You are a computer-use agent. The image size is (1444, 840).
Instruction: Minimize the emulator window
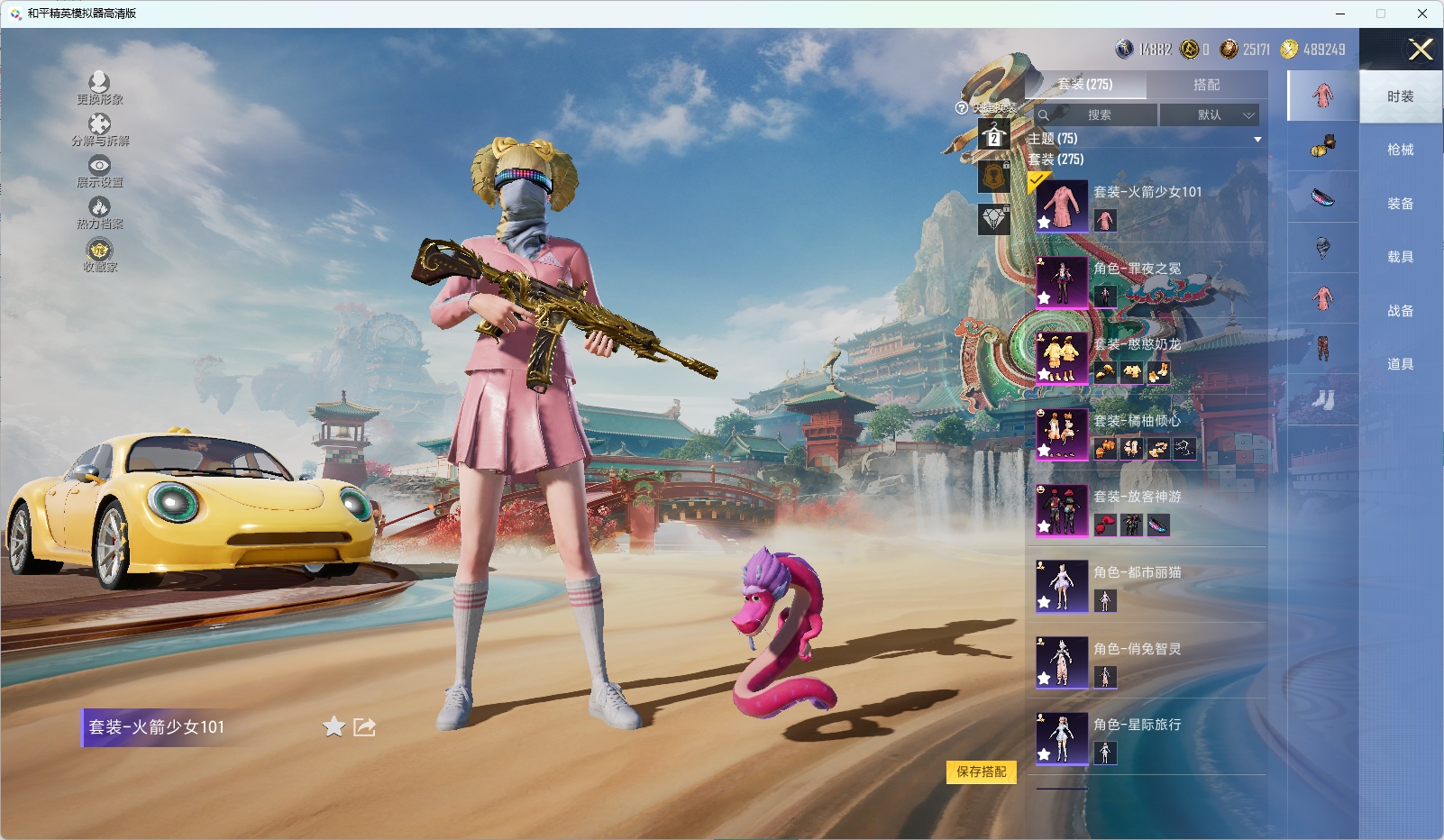(1340, 14)
